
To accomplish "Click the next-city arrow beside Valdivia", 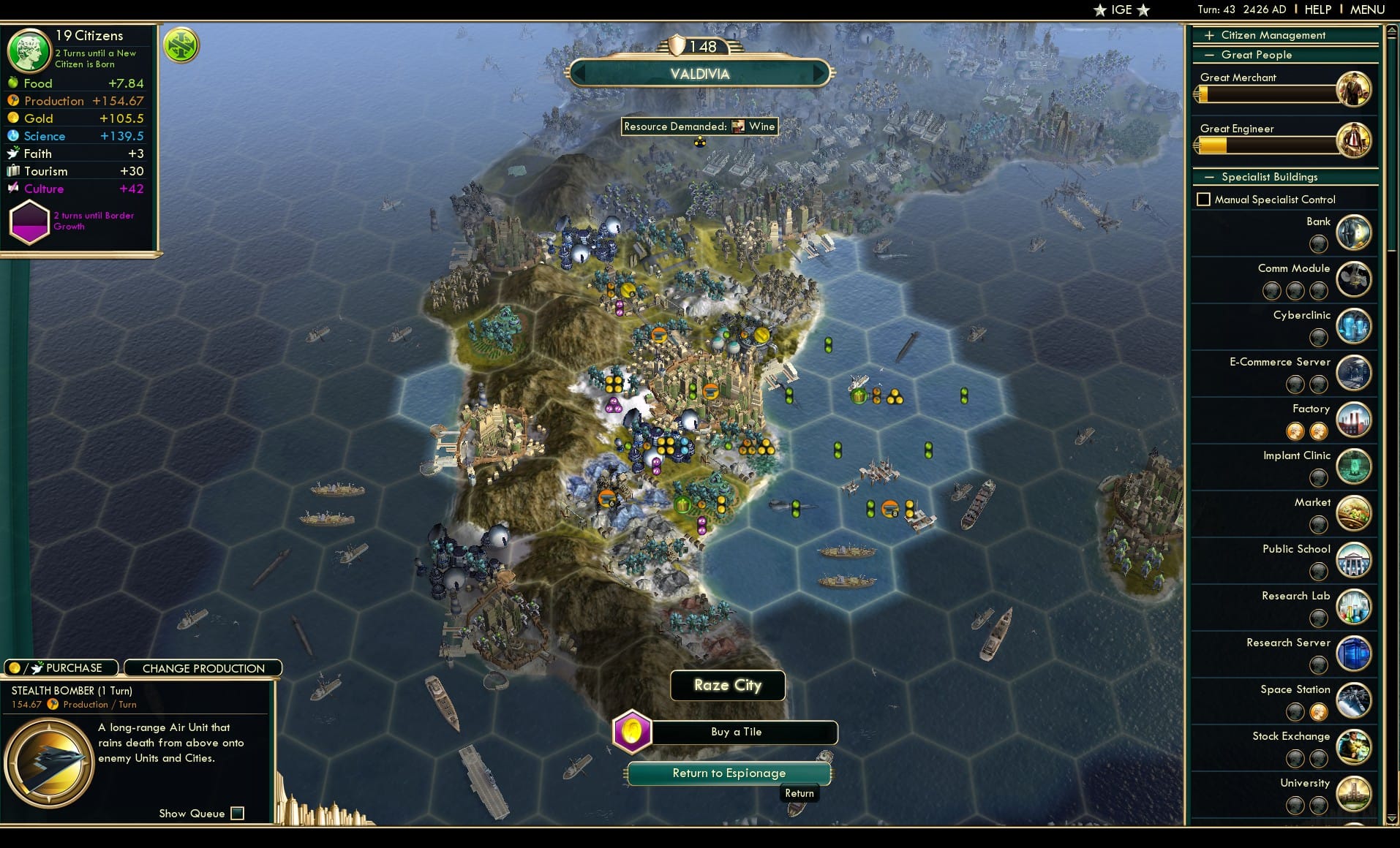I will (819, 73).
